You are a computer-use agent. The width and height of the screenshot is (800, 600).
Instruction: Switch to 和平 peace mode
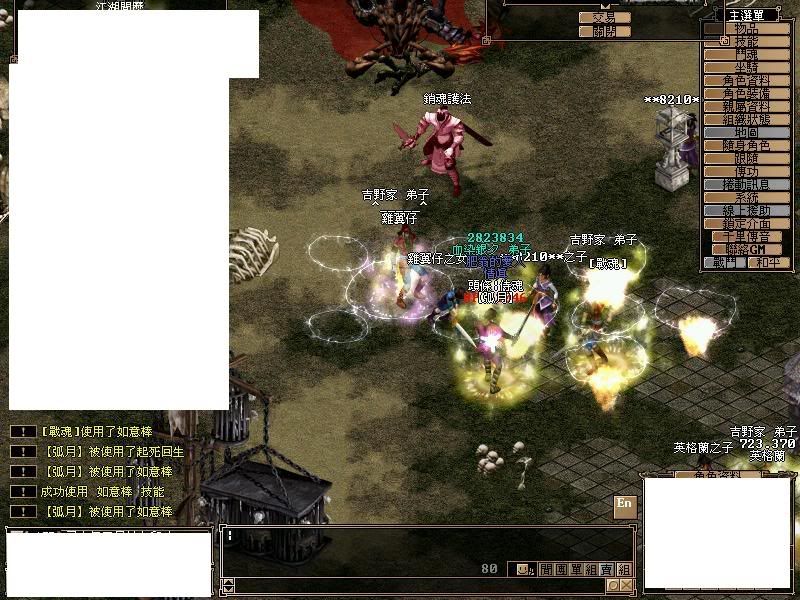763,262
